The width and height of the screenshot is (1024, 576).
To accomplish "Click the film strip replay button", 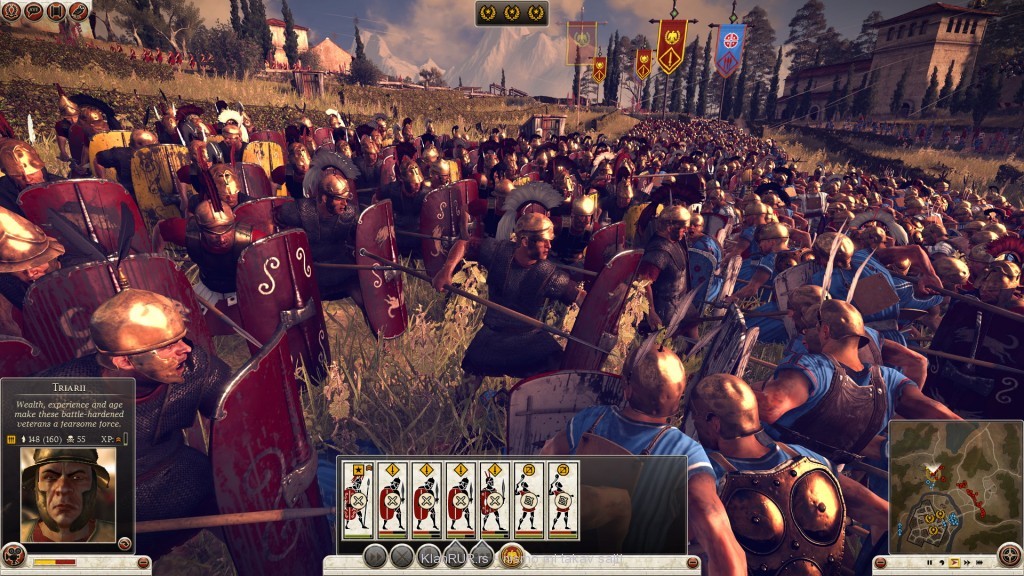I will (x=55, y=12).
